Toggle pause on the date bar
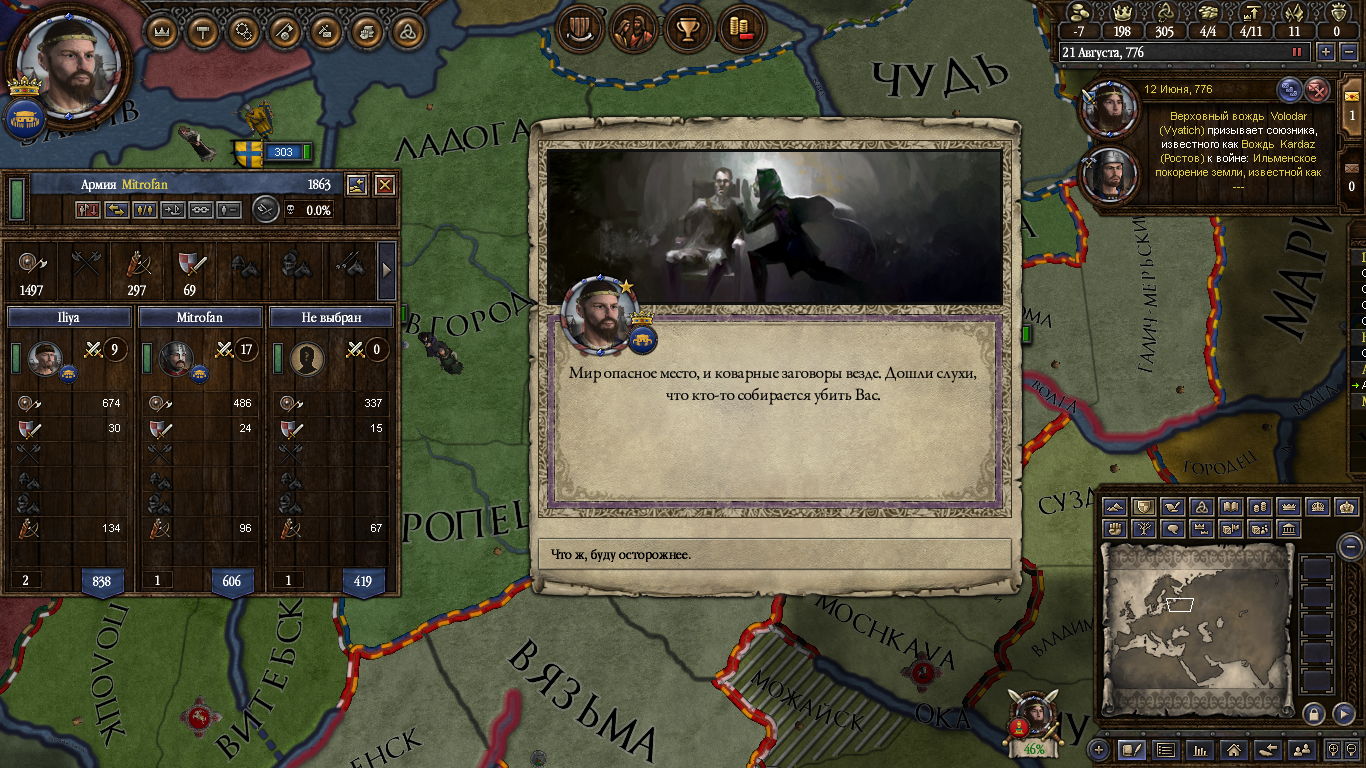 (x=1297, y=52)
